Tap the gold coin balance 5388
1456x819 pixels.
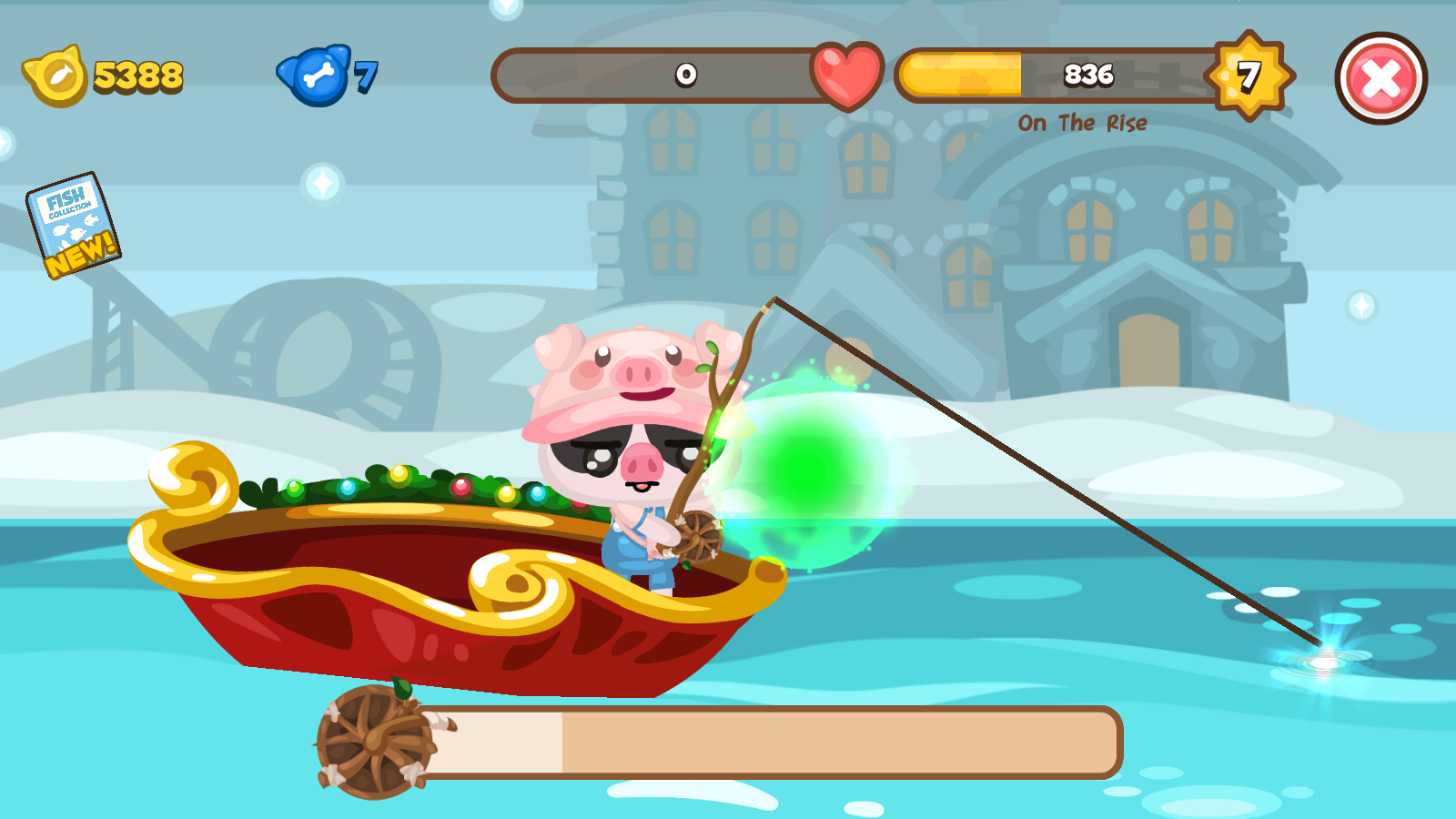[138, 77]
